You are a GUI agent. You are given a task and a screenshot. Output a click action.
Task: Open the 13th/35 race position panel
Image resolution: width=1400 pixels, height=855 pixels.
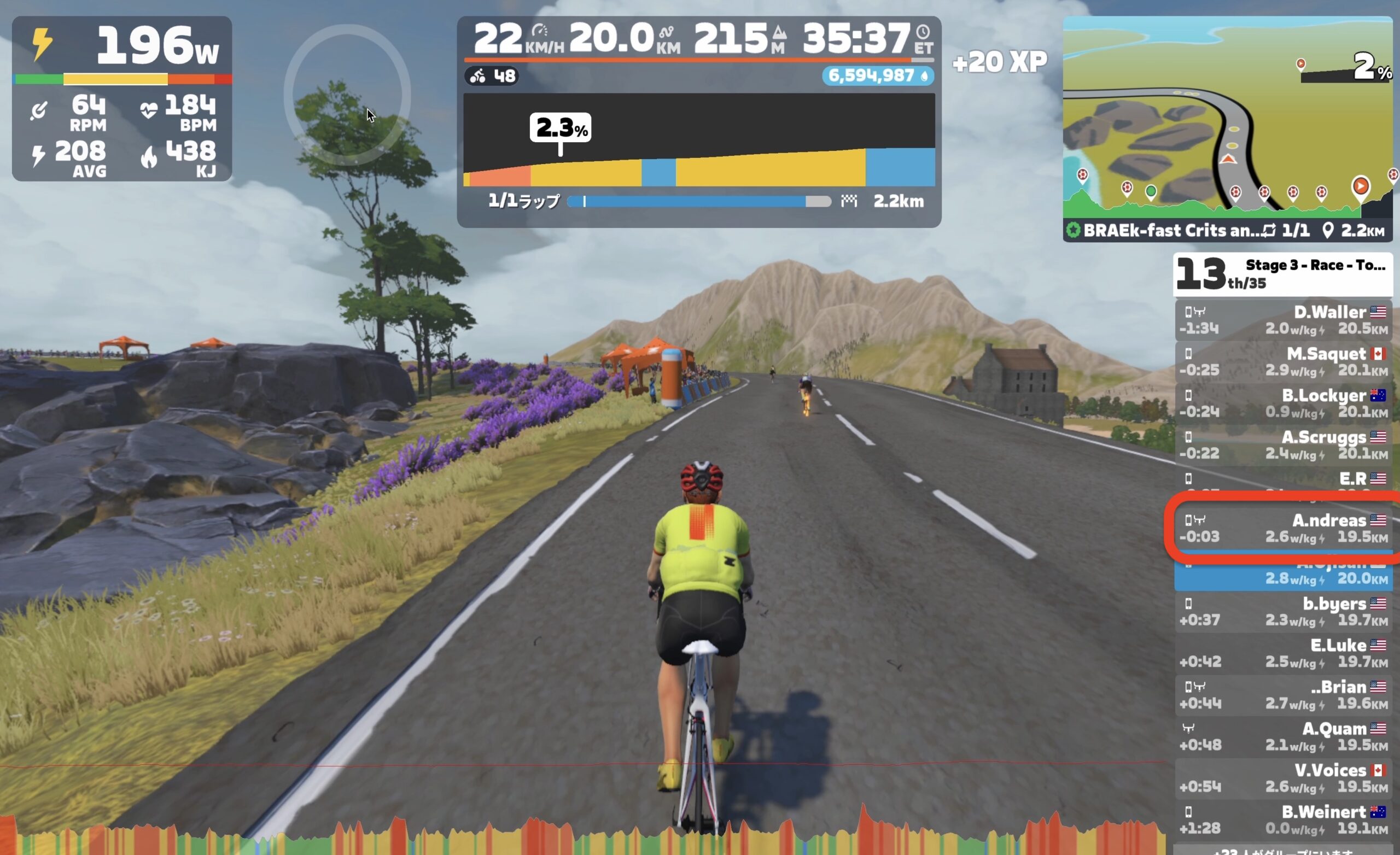1283,274
